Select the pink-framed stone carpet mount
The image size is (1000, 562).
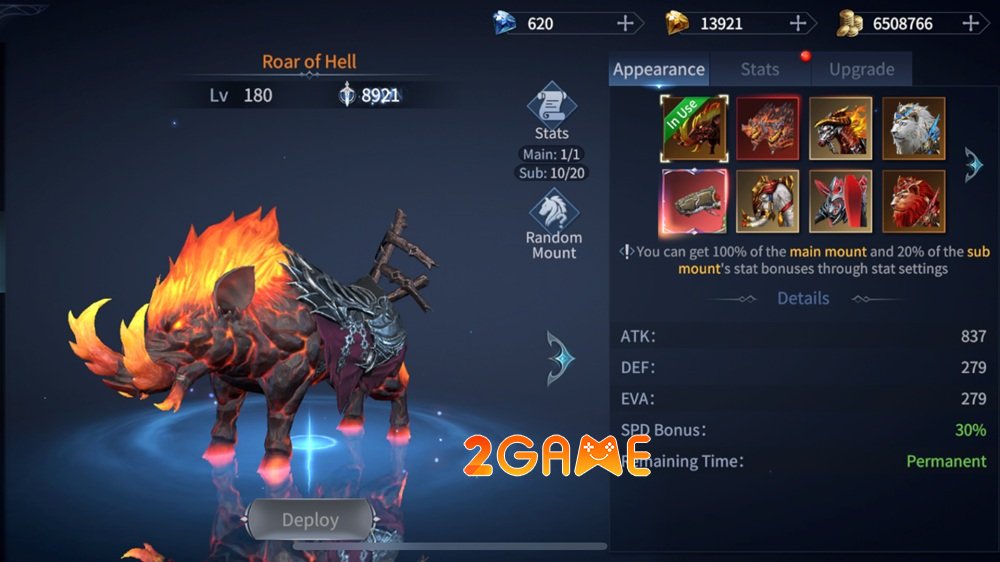coord(694,201)
